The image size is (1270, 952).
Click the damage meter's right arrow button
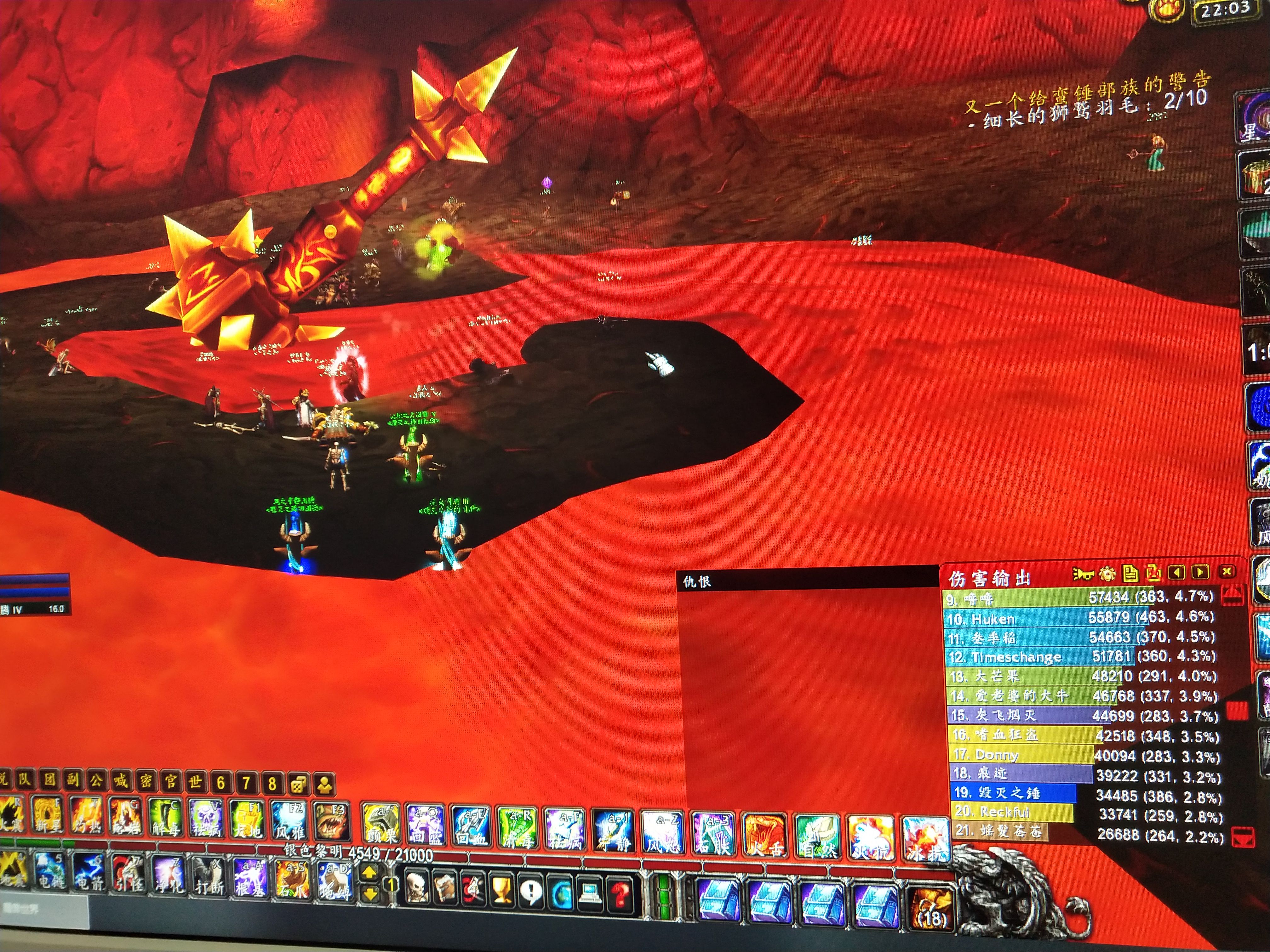(x=1199, y=572)
